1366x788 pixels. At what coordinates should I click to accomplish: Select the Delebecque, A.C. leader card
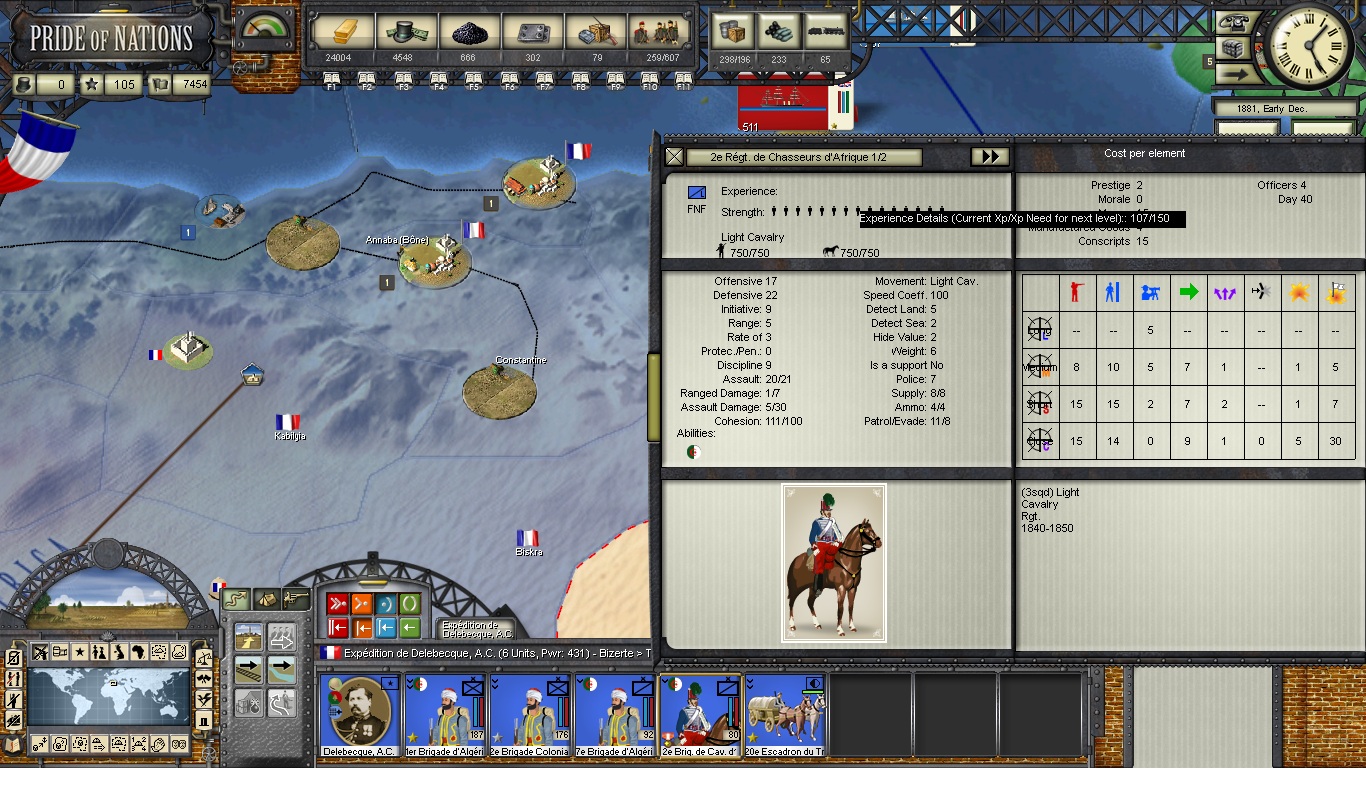tap(360, 715)
